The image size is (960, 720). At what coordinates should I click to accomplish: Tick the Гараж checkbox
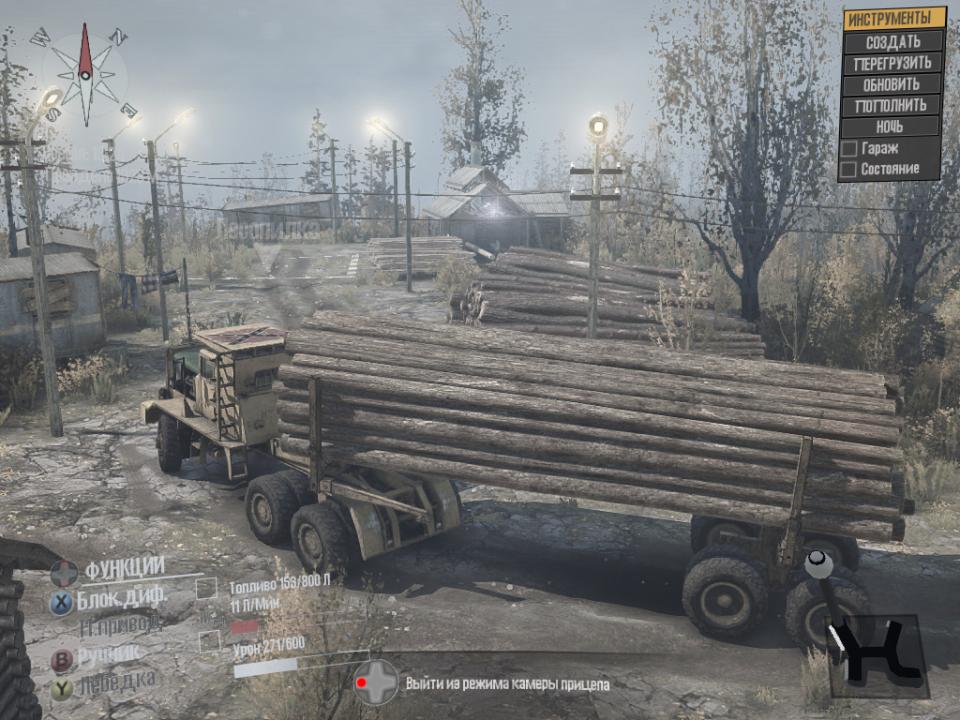pyautogui.click(x=849, y=149)
